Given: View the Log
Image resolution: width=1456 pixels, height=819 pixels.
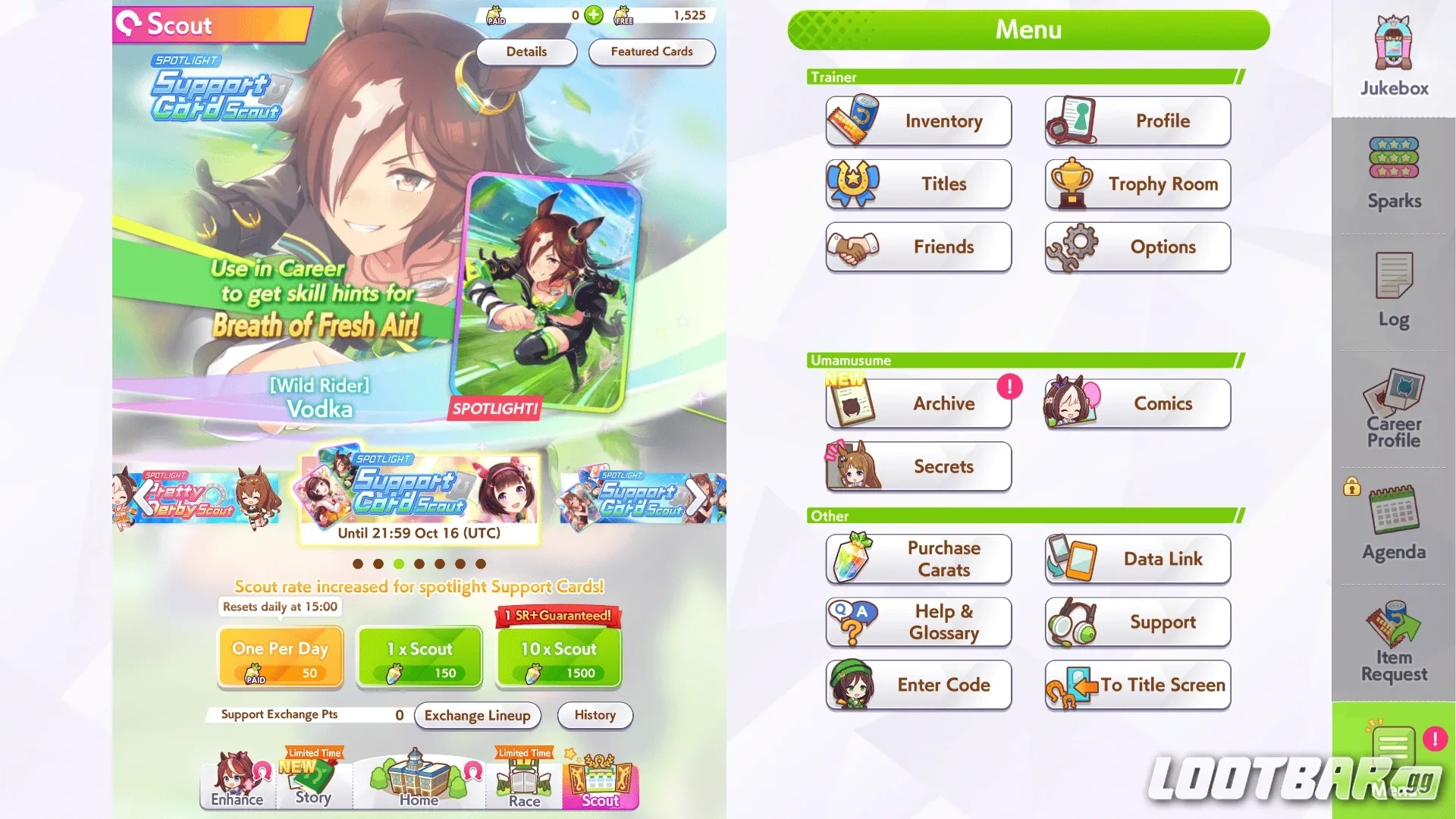Looking at the screenshot, I should (x=1392, y=292).
